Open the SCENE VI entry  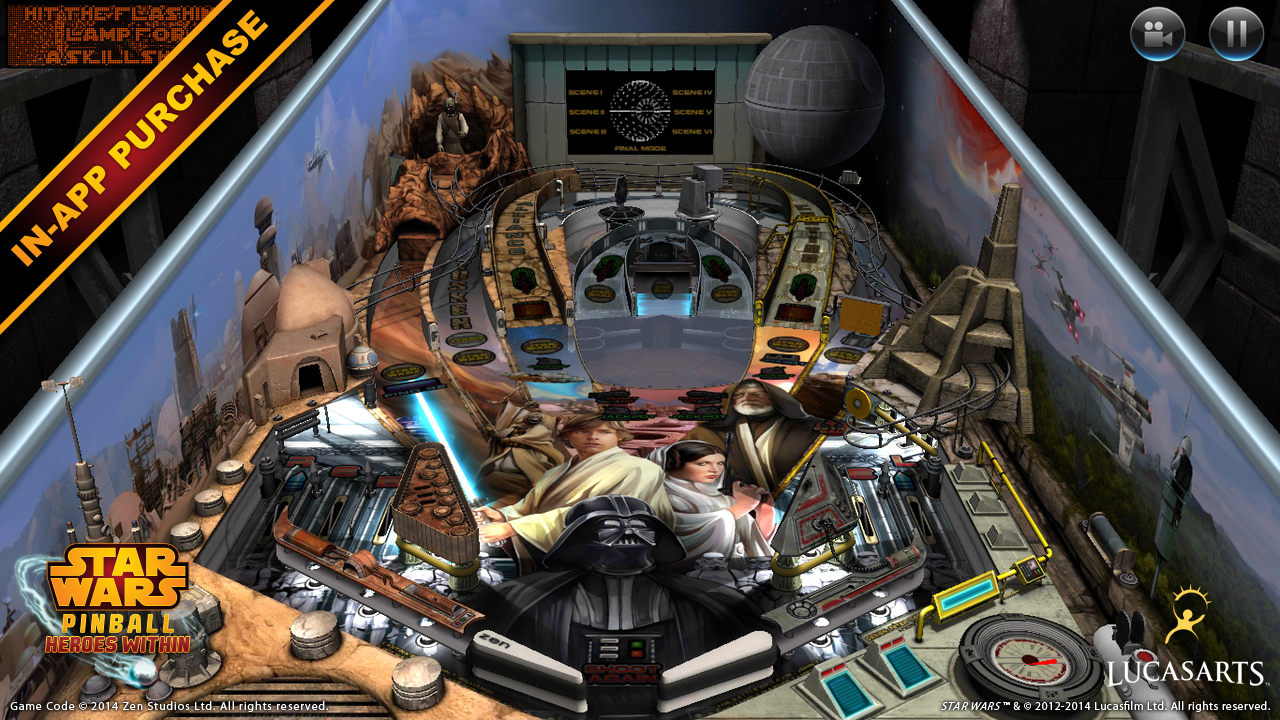point(692,131)
